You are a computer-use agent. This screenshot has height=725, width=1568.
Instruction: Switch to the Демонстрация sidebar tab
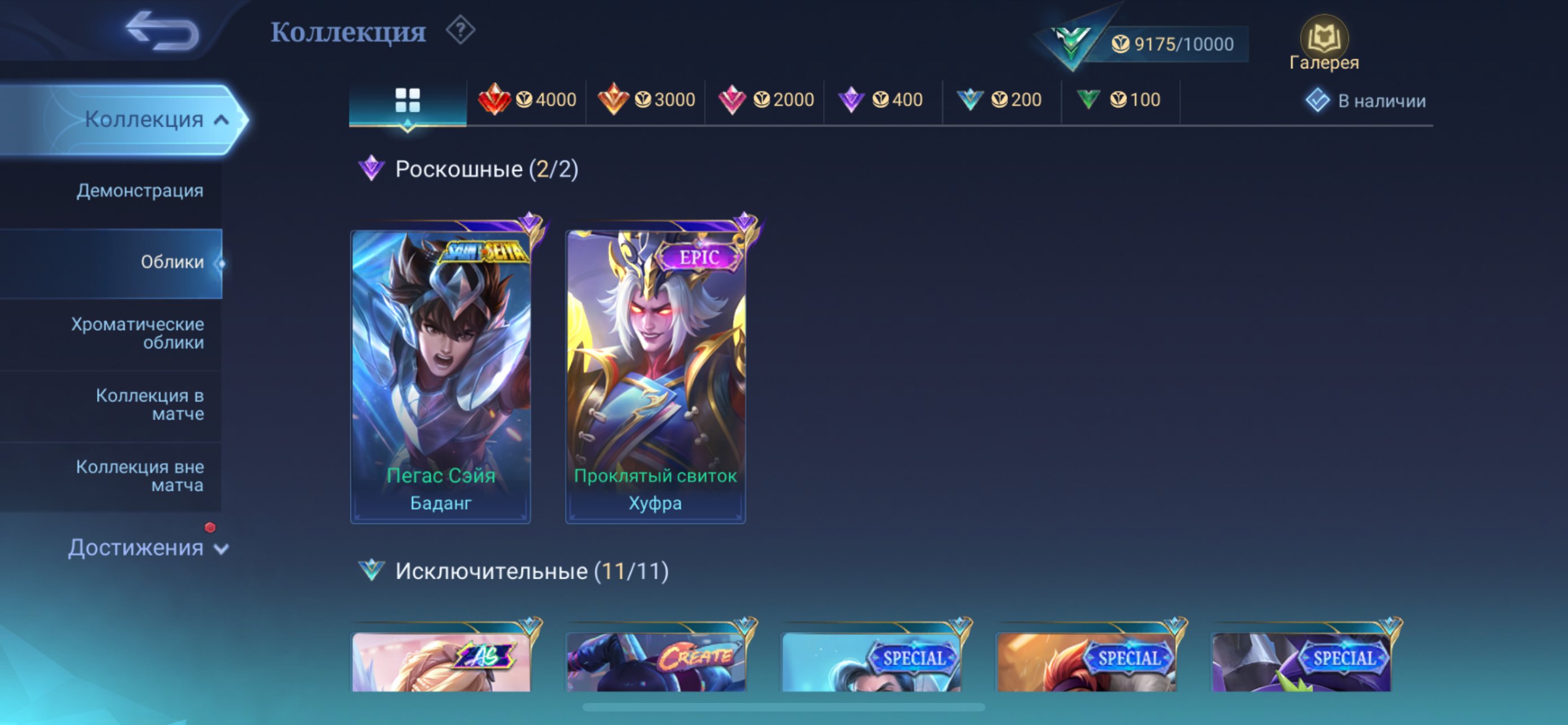139,190
